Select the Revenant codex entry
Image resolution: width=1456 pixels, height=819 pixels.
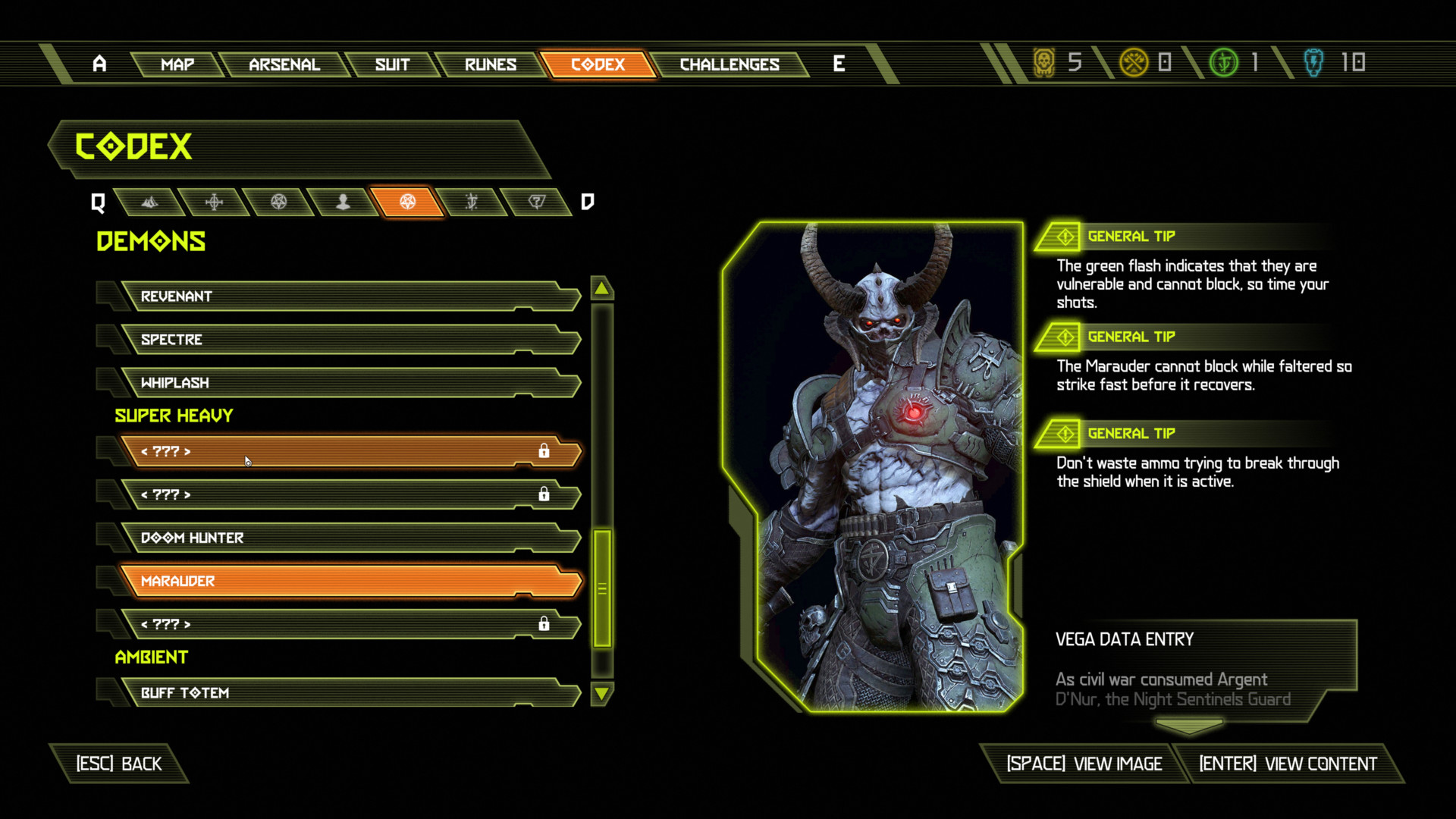(349, 297)
